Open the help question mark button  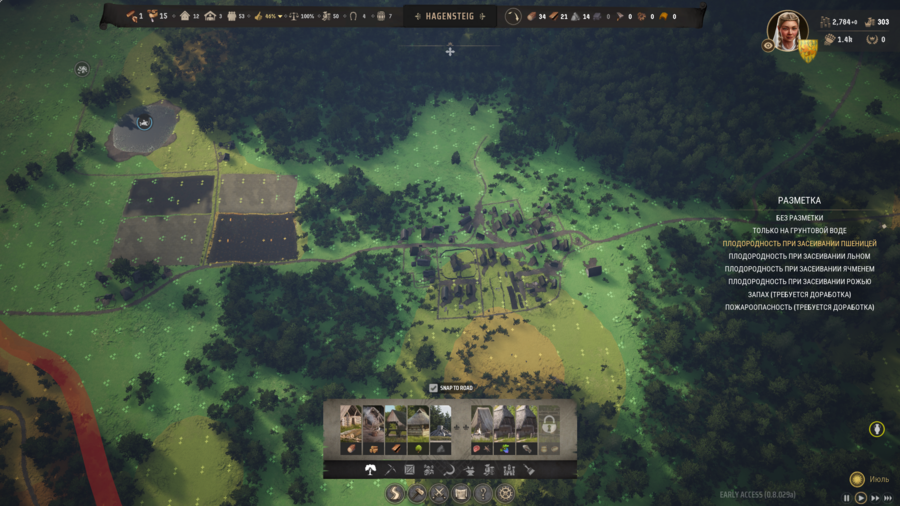pyautogui.click(x=483, y=493)
